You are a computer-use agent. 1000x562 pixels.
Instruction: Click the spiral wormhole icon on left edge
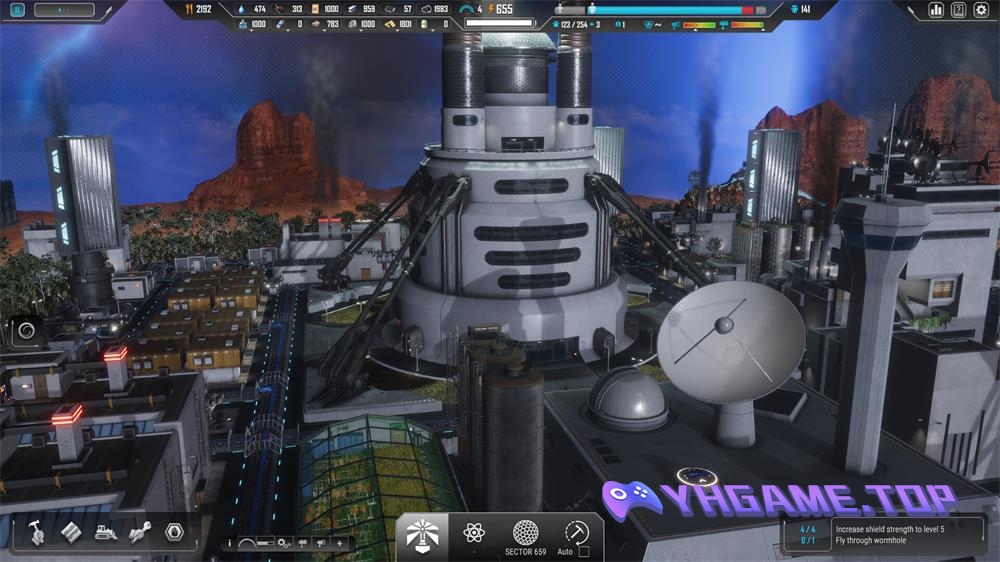pos(27,330)
